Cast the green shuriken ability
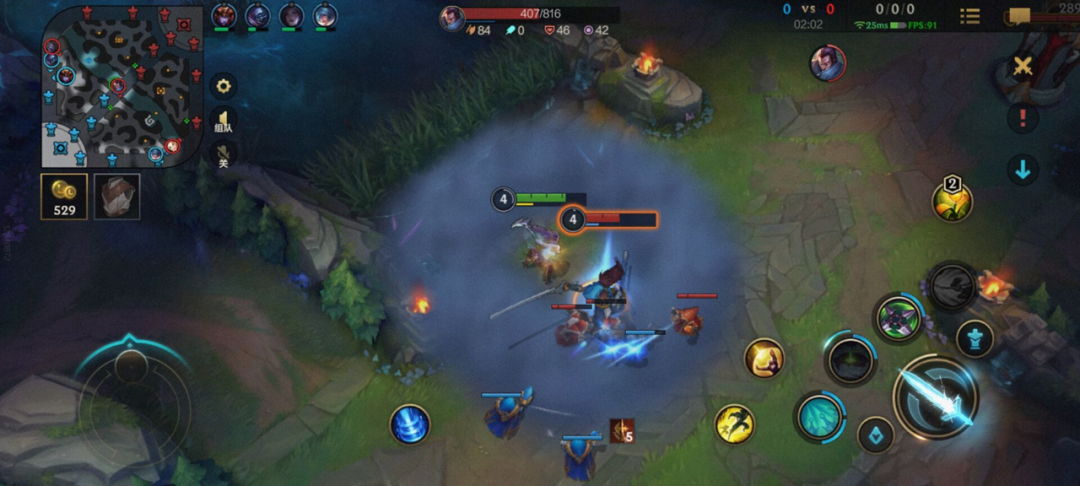This screenshot has width=1080, height=486. pos(898,319)
